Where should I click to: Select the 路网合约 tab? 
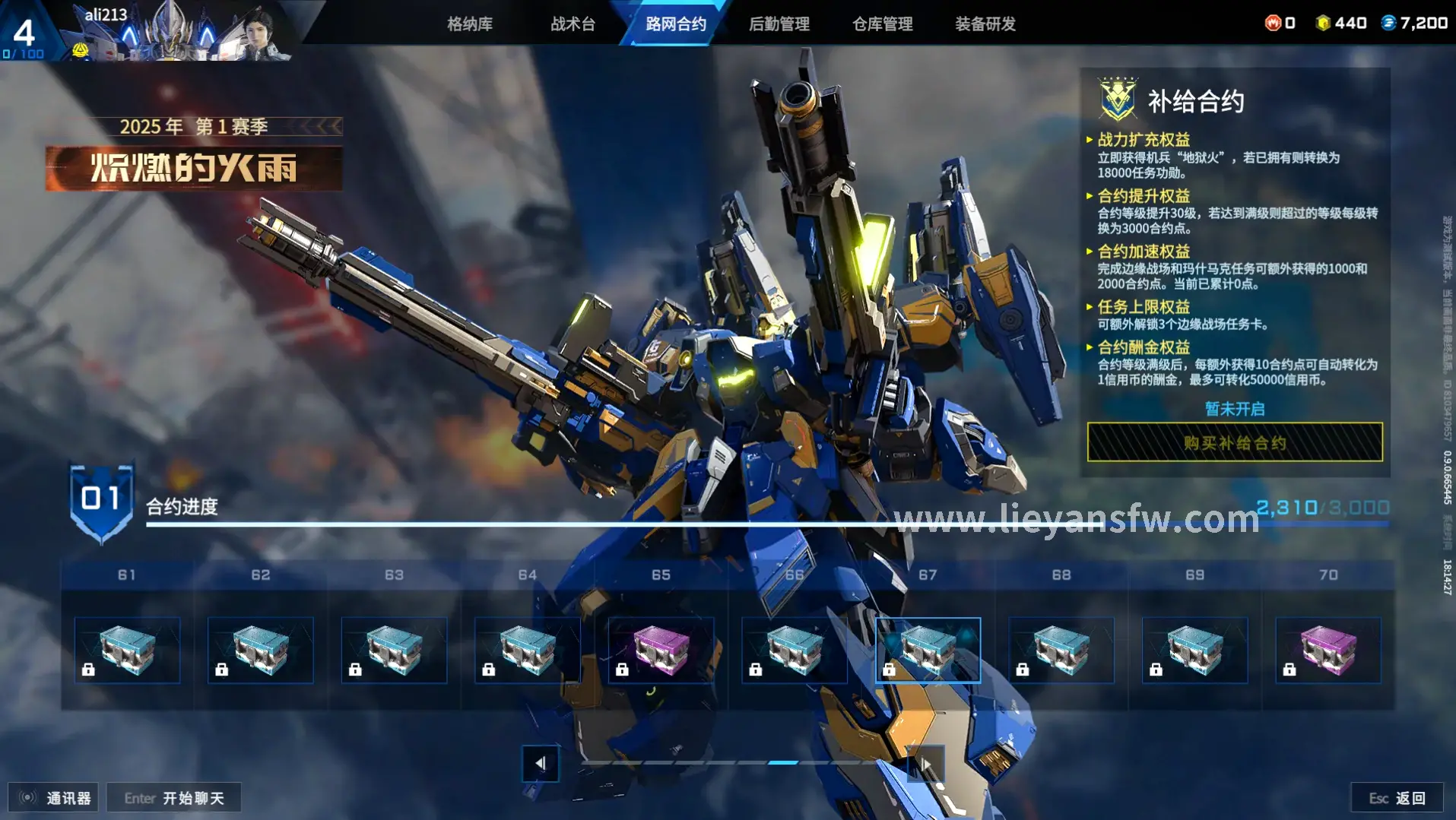(676, 24)
